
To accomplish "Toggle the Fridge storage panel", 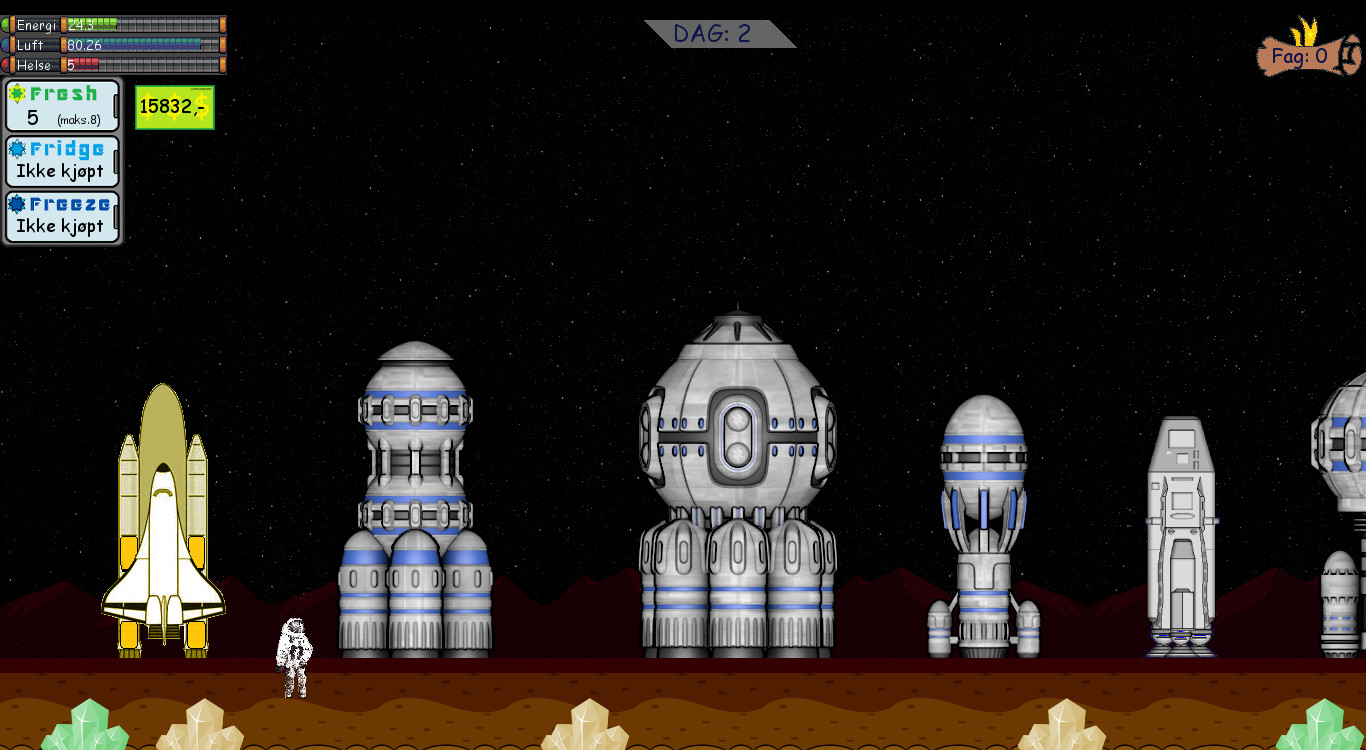I will [x=62, y=162].
